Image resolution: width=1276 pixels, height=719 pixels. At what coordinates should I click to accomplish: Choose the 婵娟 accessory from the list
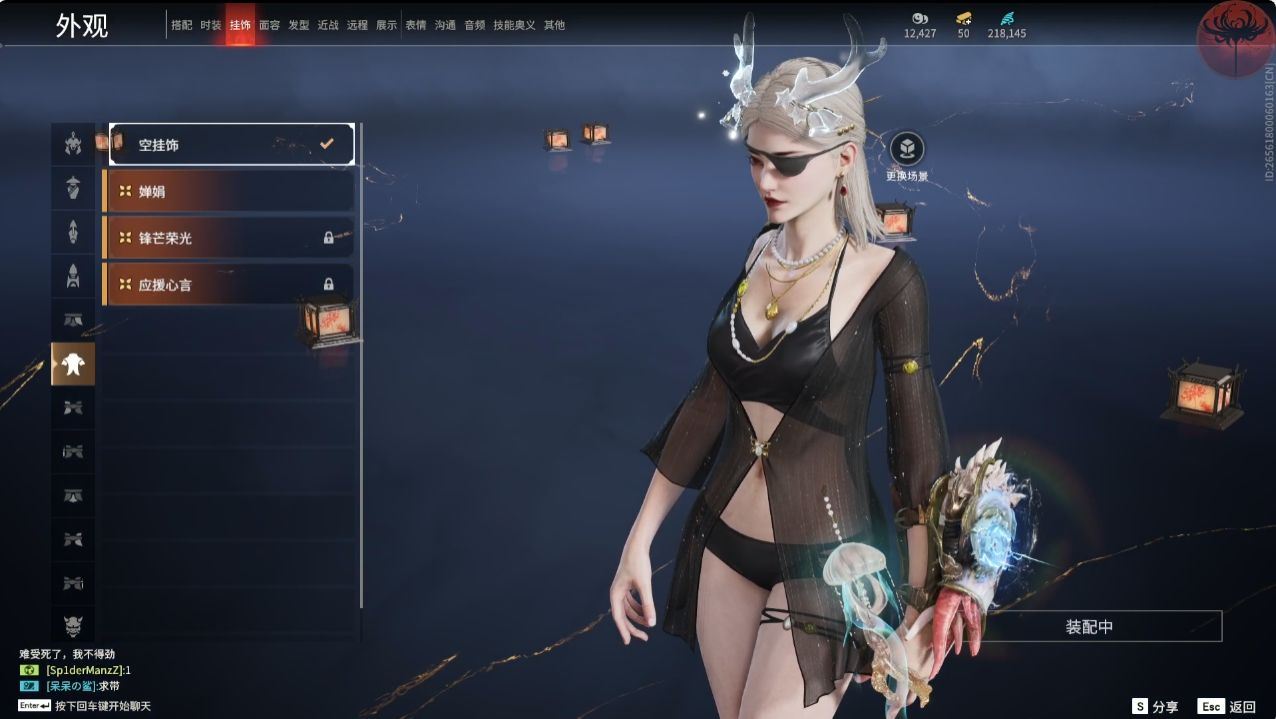point(229,191)
